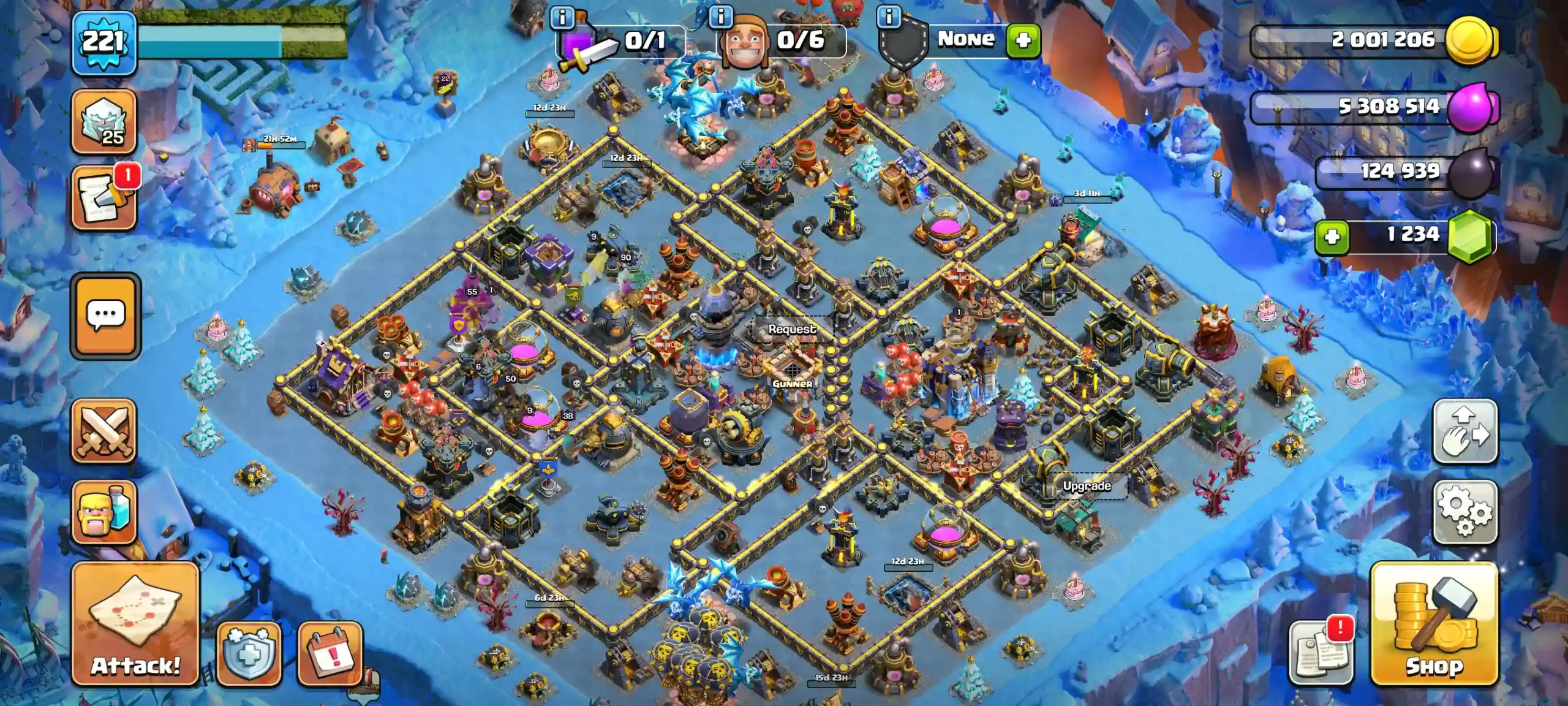Show info for the 0/6 builders counter
Screen dimensions: 1568x706
[x=721, y=17]
